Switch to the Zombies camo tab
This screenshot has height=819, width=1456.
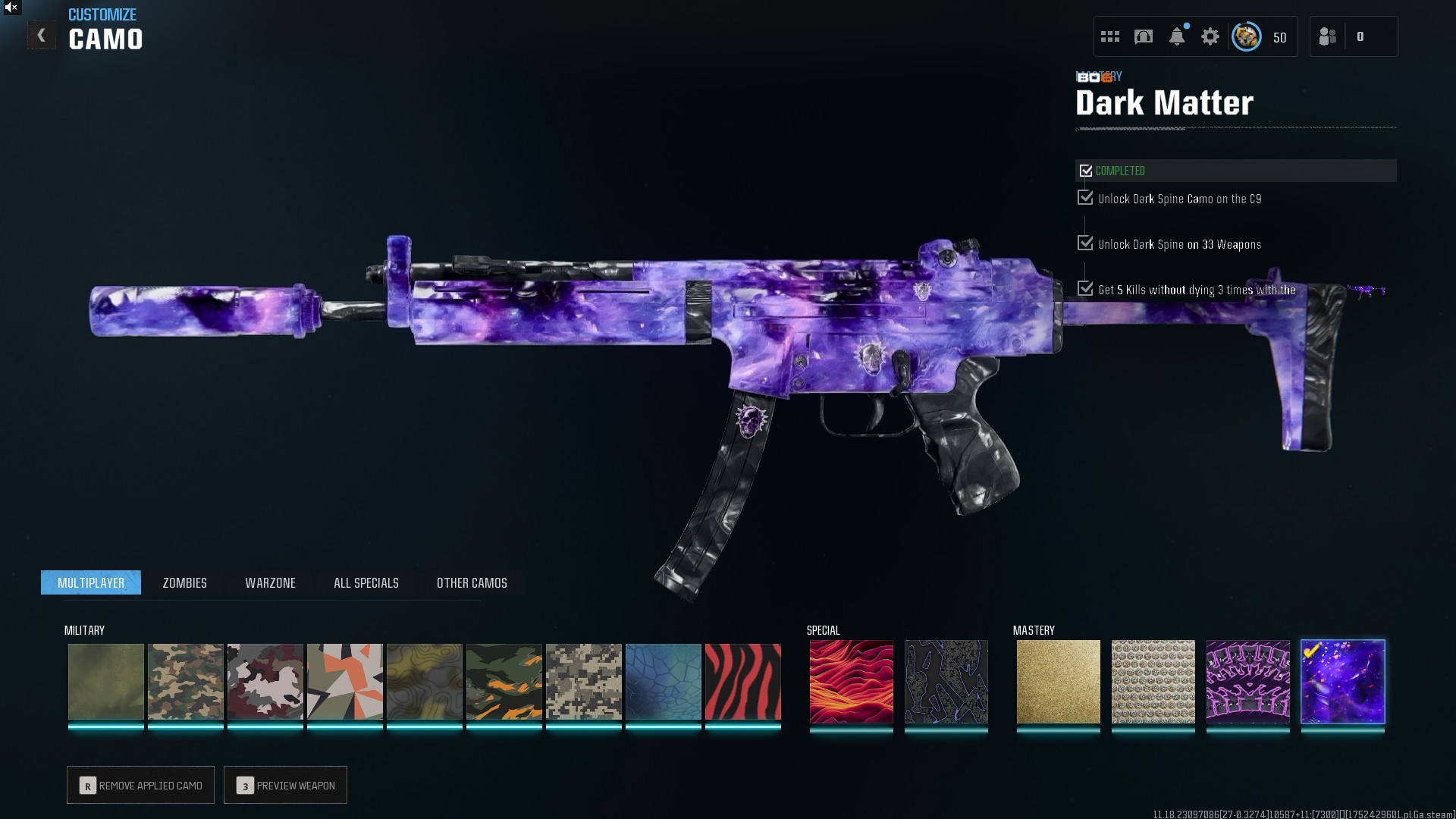[x=184, y=582]
